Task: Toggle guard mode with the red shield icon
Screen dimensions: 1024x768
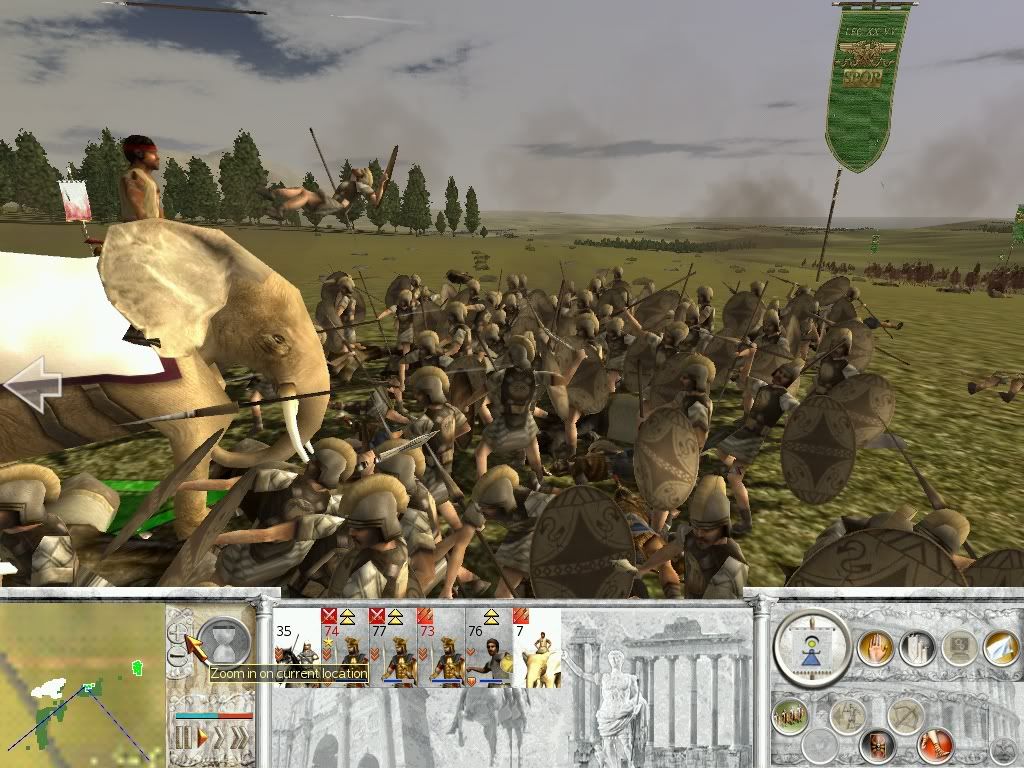Action: [x=878, y=744]
